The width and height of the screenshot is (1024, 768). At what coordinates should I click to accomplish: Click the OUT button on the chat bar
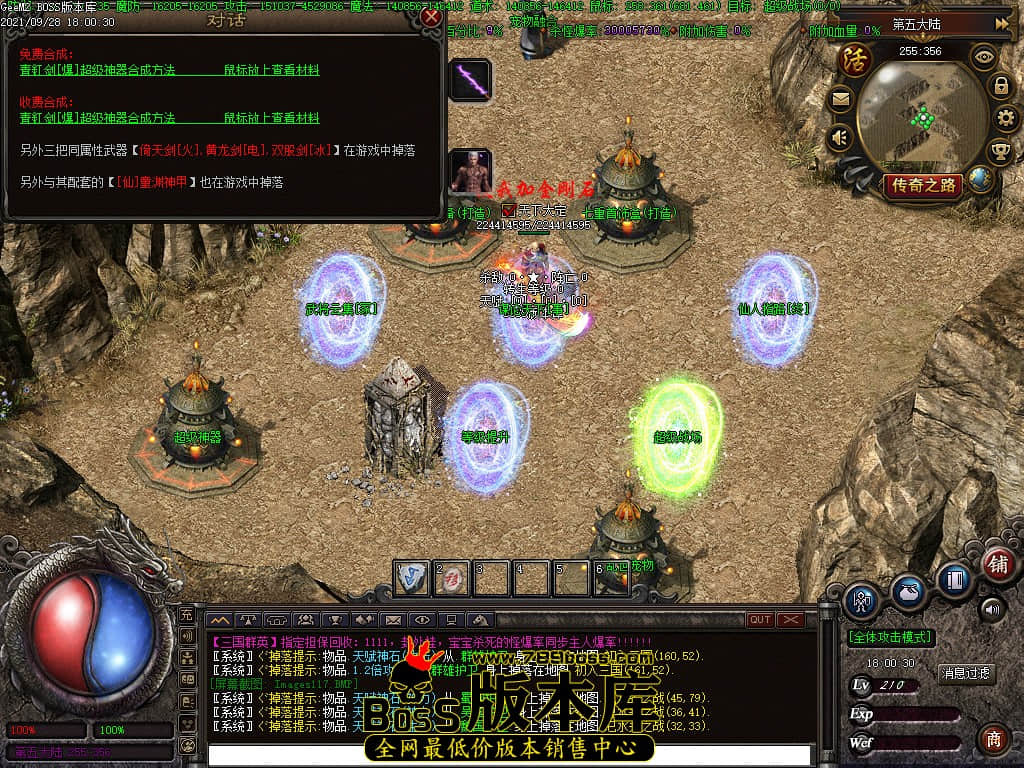760,620
